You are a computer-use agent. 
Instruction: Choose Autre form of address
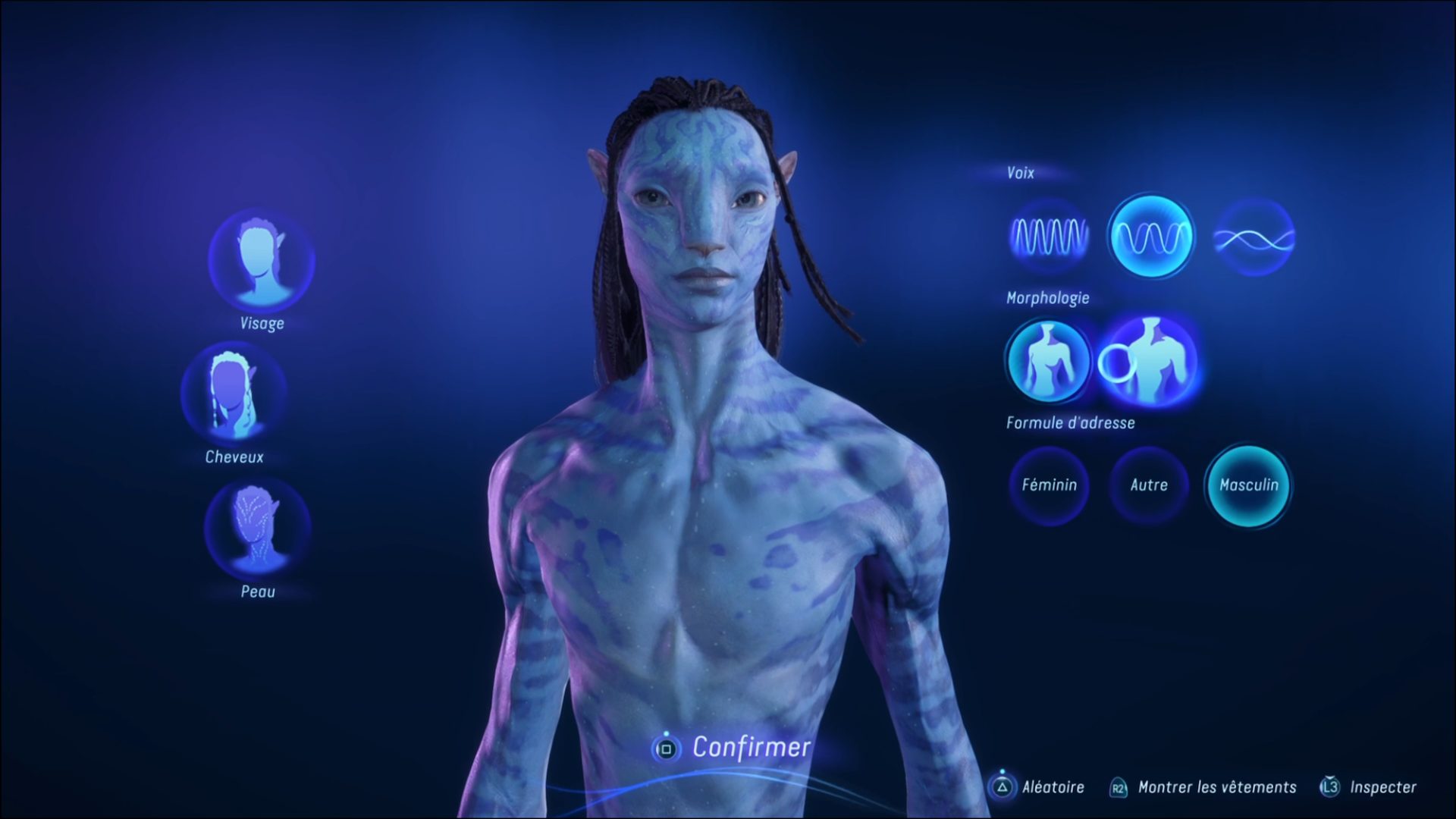pos(1149,485)
